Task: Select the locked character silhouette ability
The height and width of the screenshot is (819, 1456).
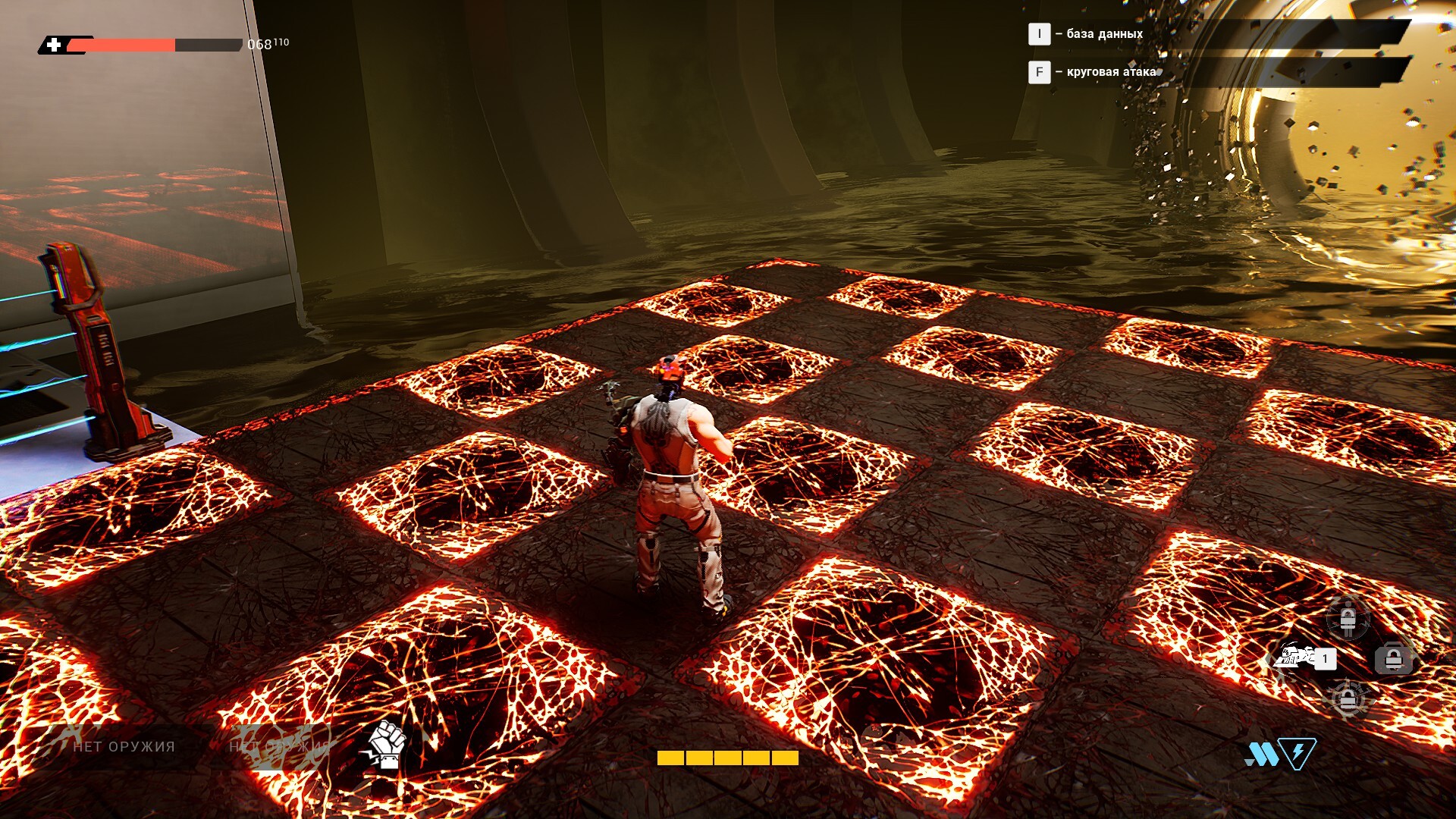Action: click(1348, 620)
